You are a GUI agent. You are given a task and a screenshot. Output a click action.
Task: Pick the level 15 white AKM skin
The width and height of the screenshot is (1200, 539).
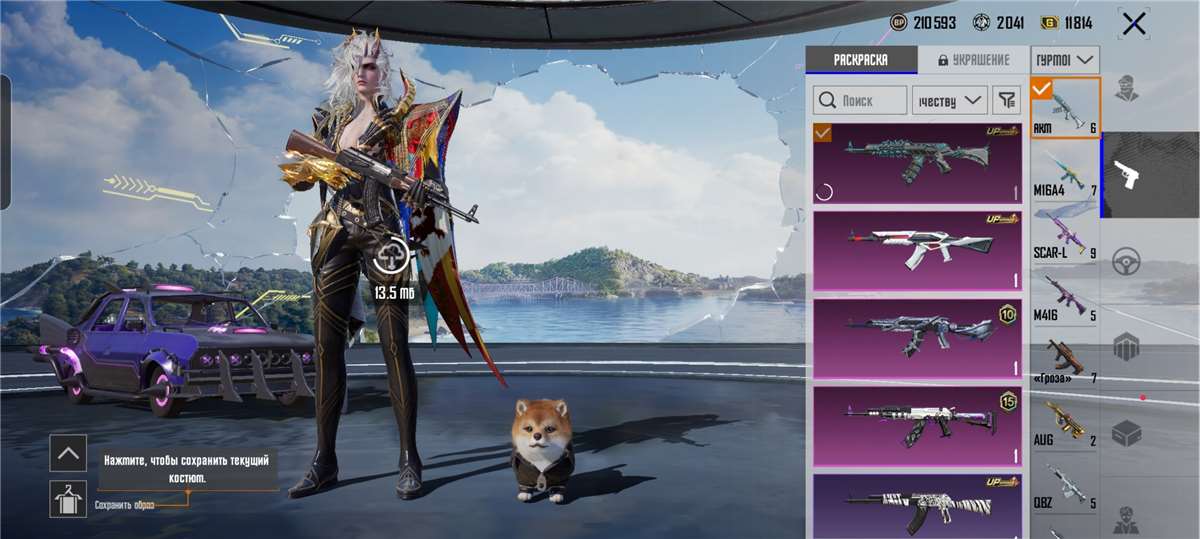point(916,425)
